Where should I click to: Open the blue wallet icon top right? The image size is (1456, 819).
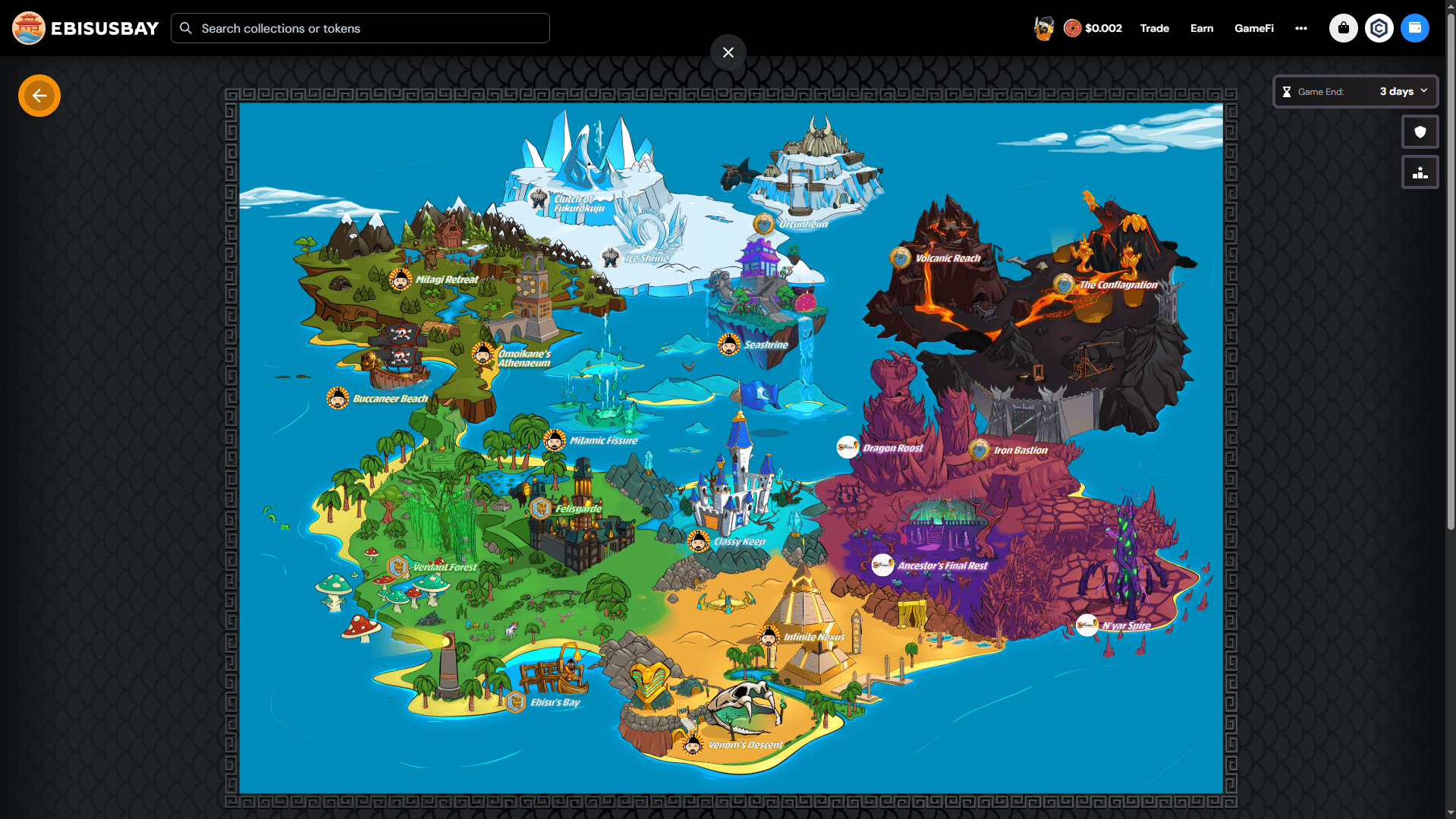pos(1415,28)
